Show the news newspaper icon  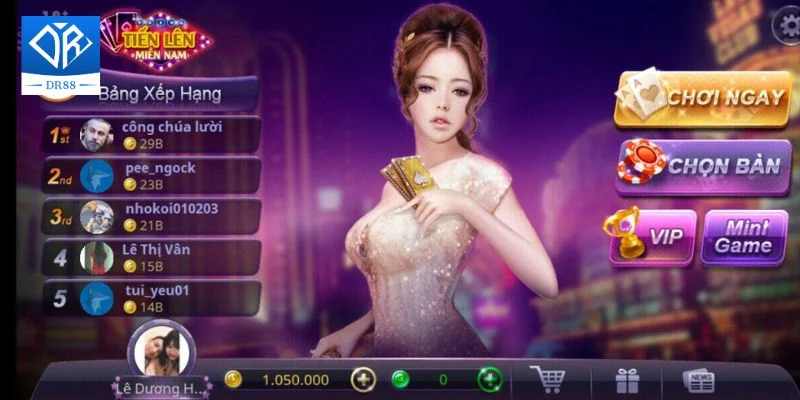[x=698, y=380]
